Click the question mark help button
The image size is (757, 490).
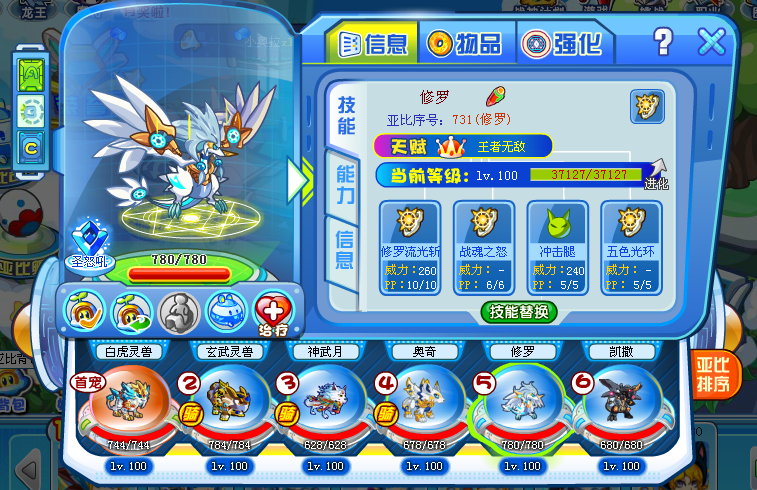(x=663, y=42)
